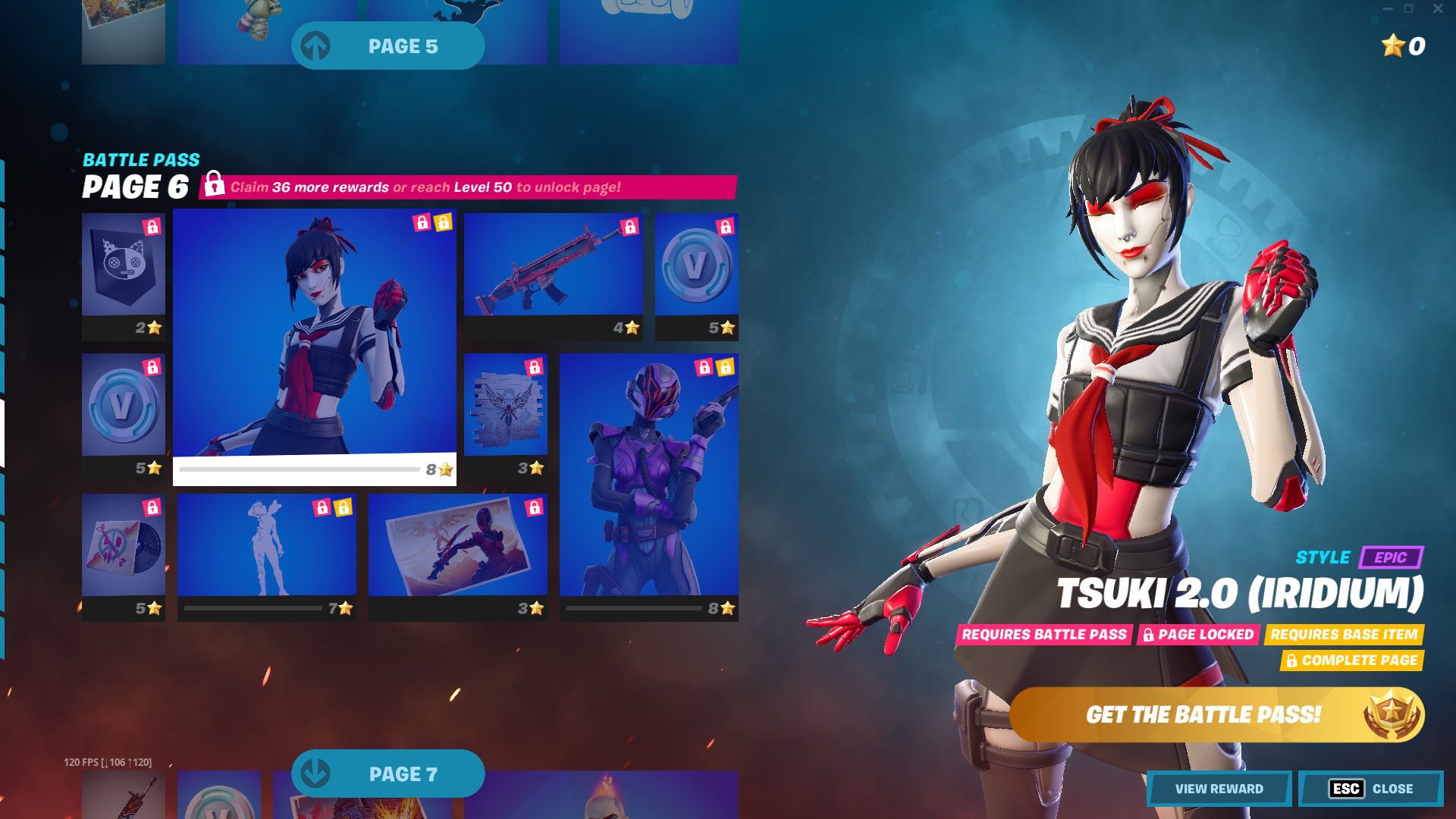
Task: Select the purple masked skin reward
Action: coord(649,485)
